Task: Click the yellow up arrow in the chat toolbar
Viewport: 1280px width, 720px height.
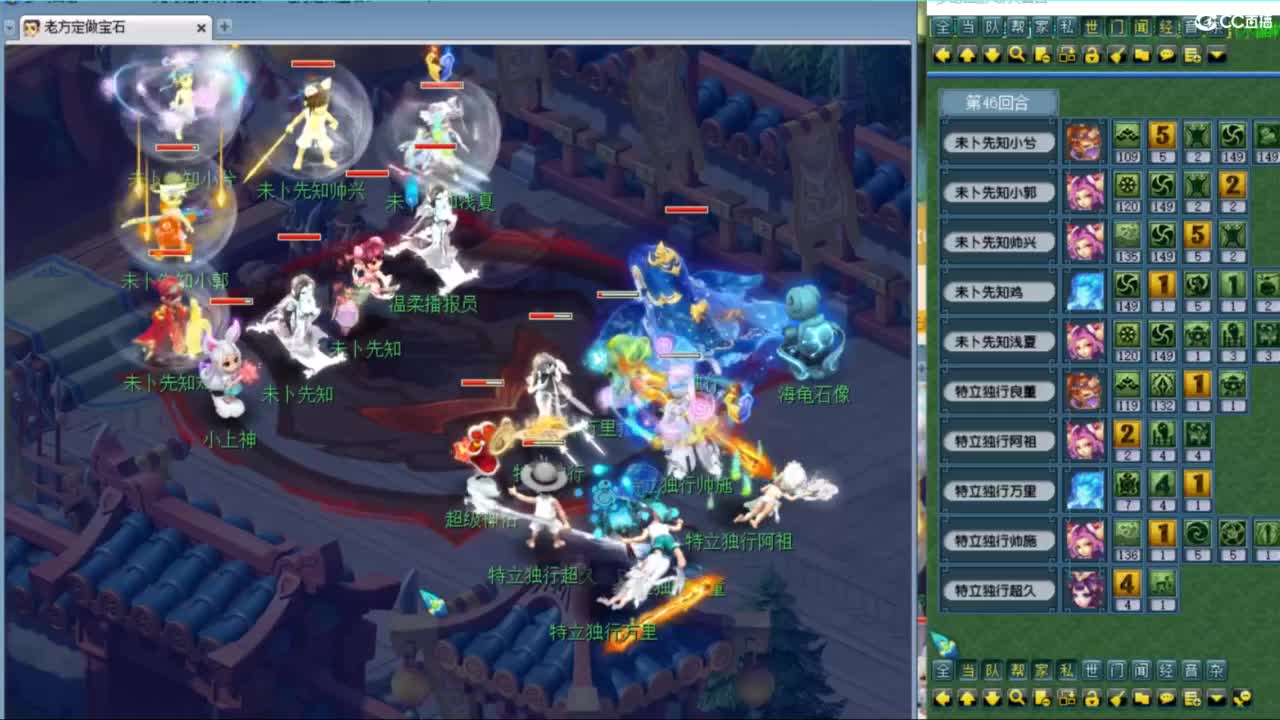Action: (967, 55)
